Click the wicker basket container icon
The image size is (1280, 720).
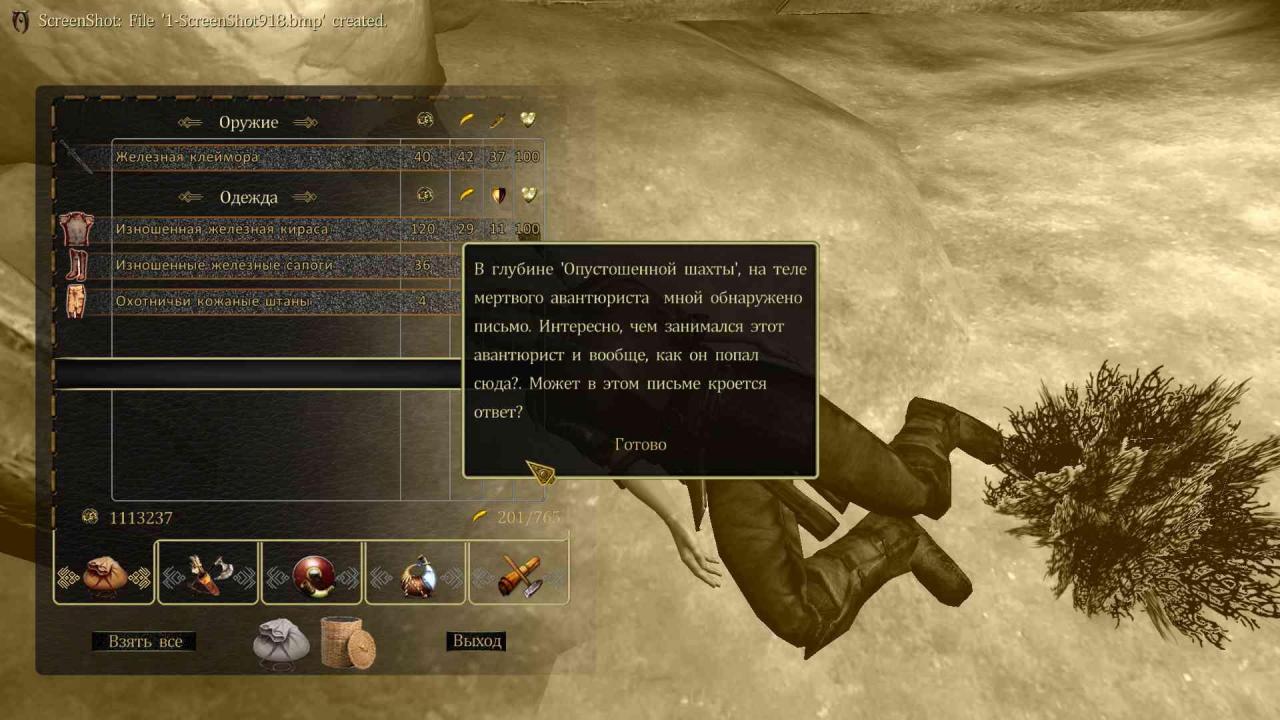coord(348,643)
